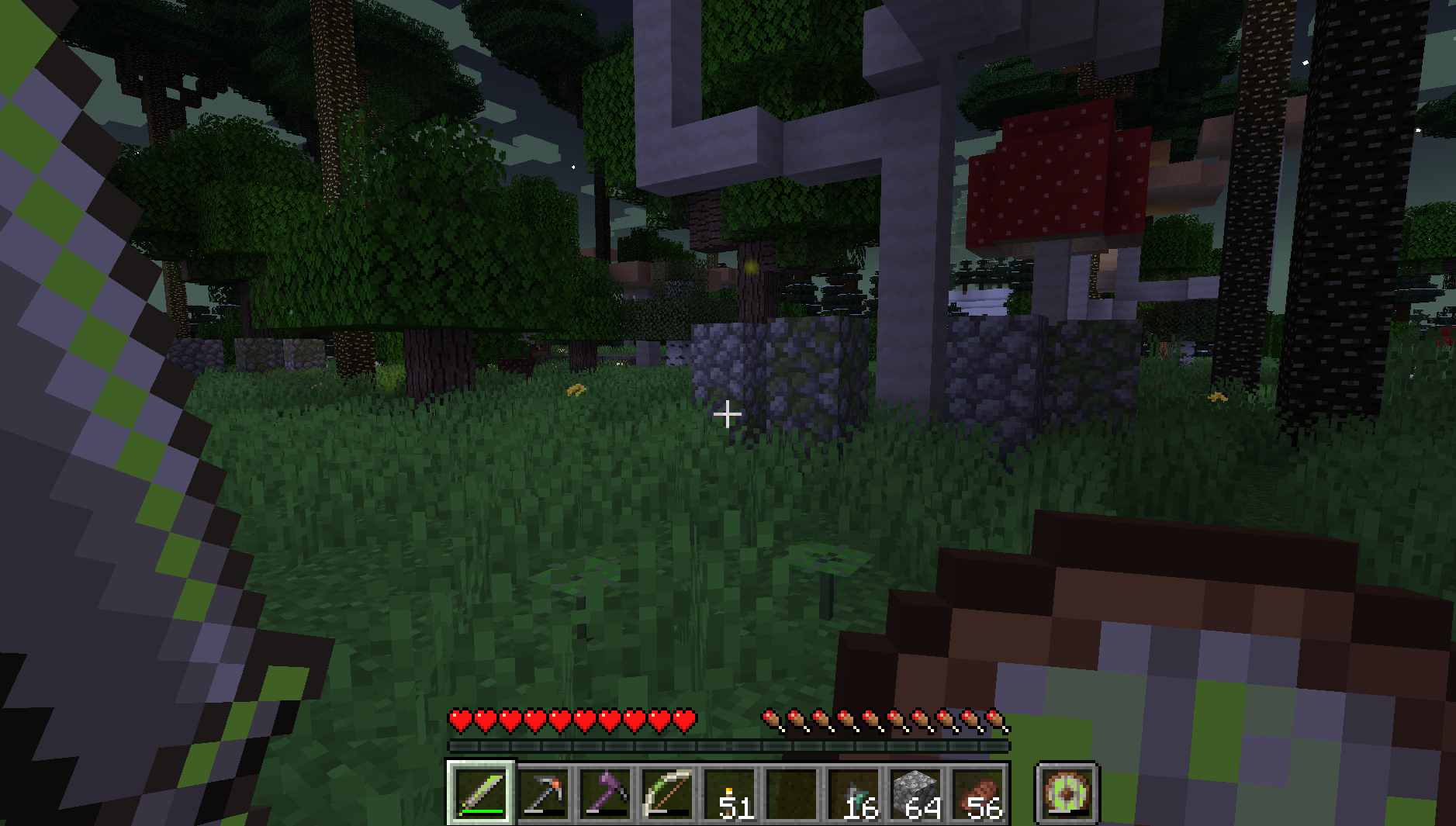Pick the empty hotbar slot
This screenshot has width=1456, height=826.
[791, 793]
